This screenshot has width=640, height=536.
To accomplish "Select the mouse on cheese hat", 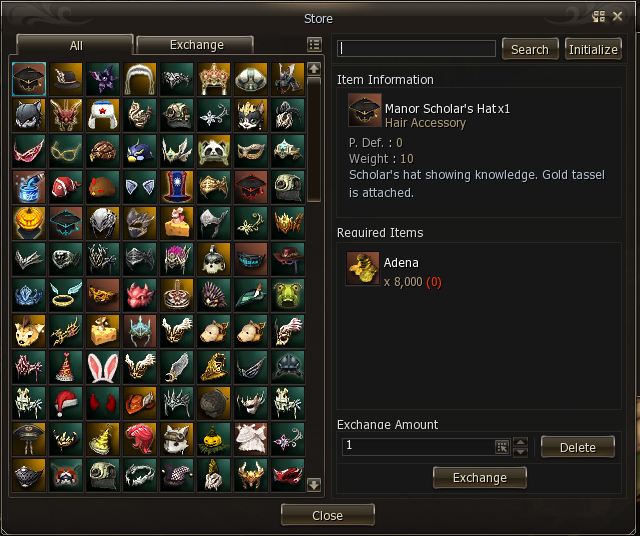I will [x=176, y=223].
